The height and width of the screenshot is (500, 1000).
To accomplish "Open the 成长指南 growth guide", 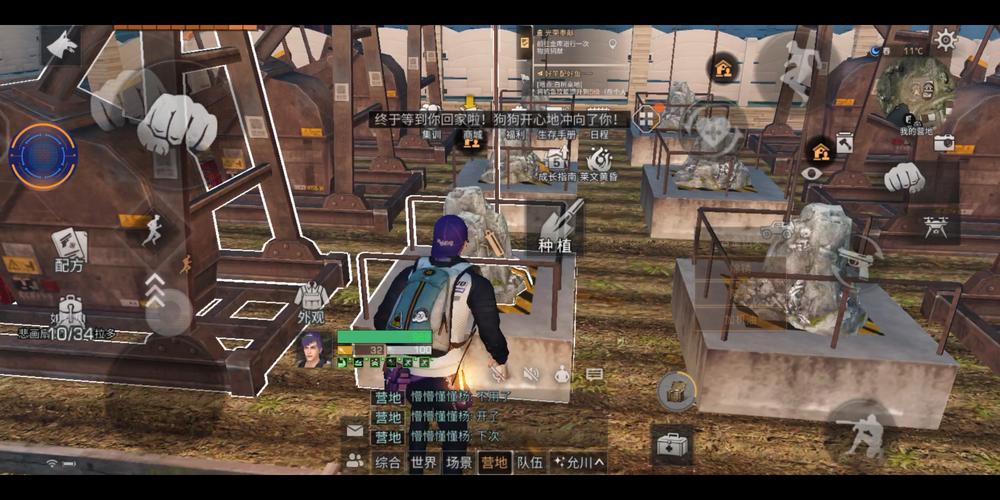I will [557, 163].
